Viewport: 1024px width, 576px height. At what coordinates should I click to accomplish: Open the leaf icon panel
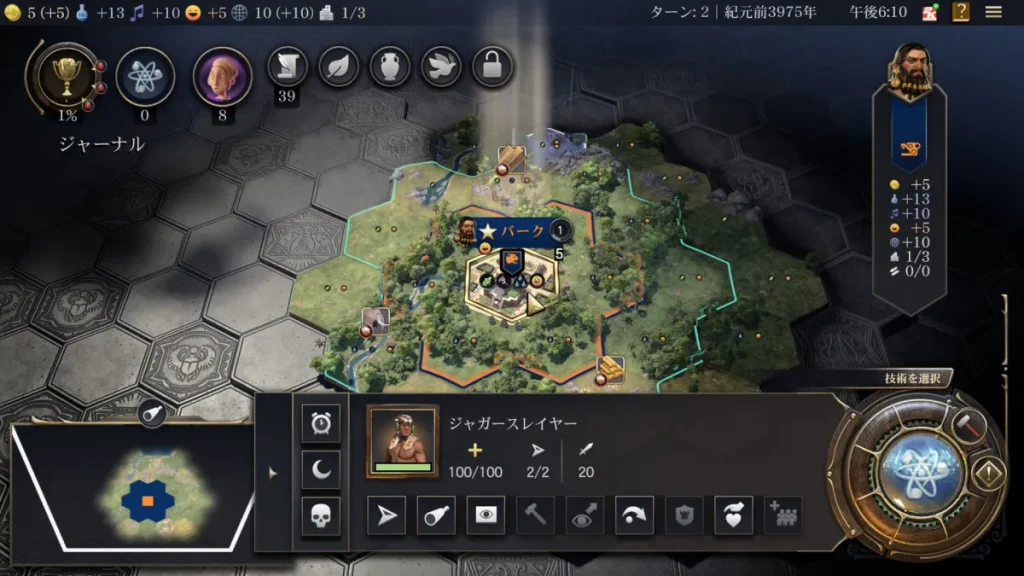pos(338,67)
